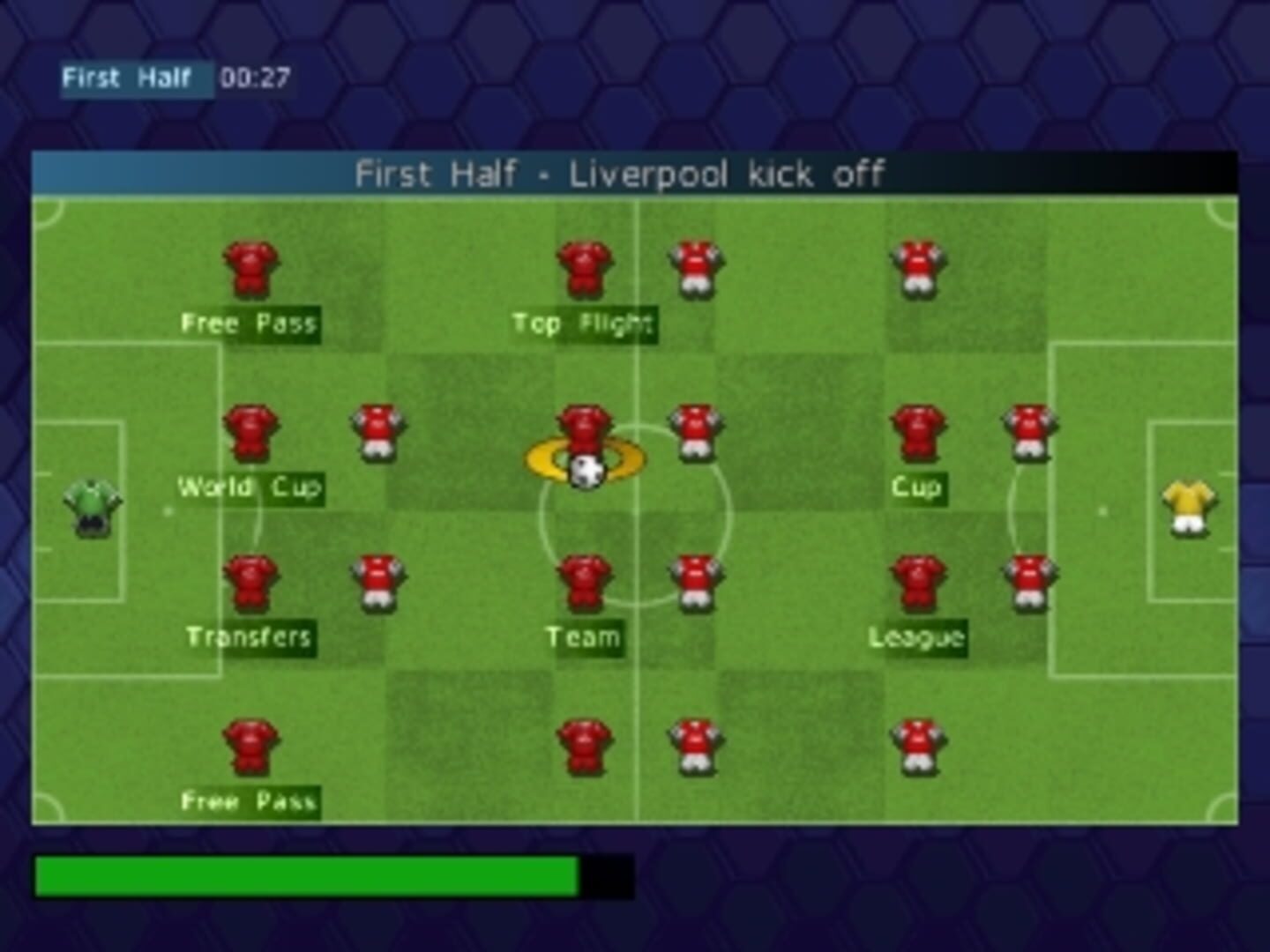Open the Top Flight menu option

coord(584,324)
